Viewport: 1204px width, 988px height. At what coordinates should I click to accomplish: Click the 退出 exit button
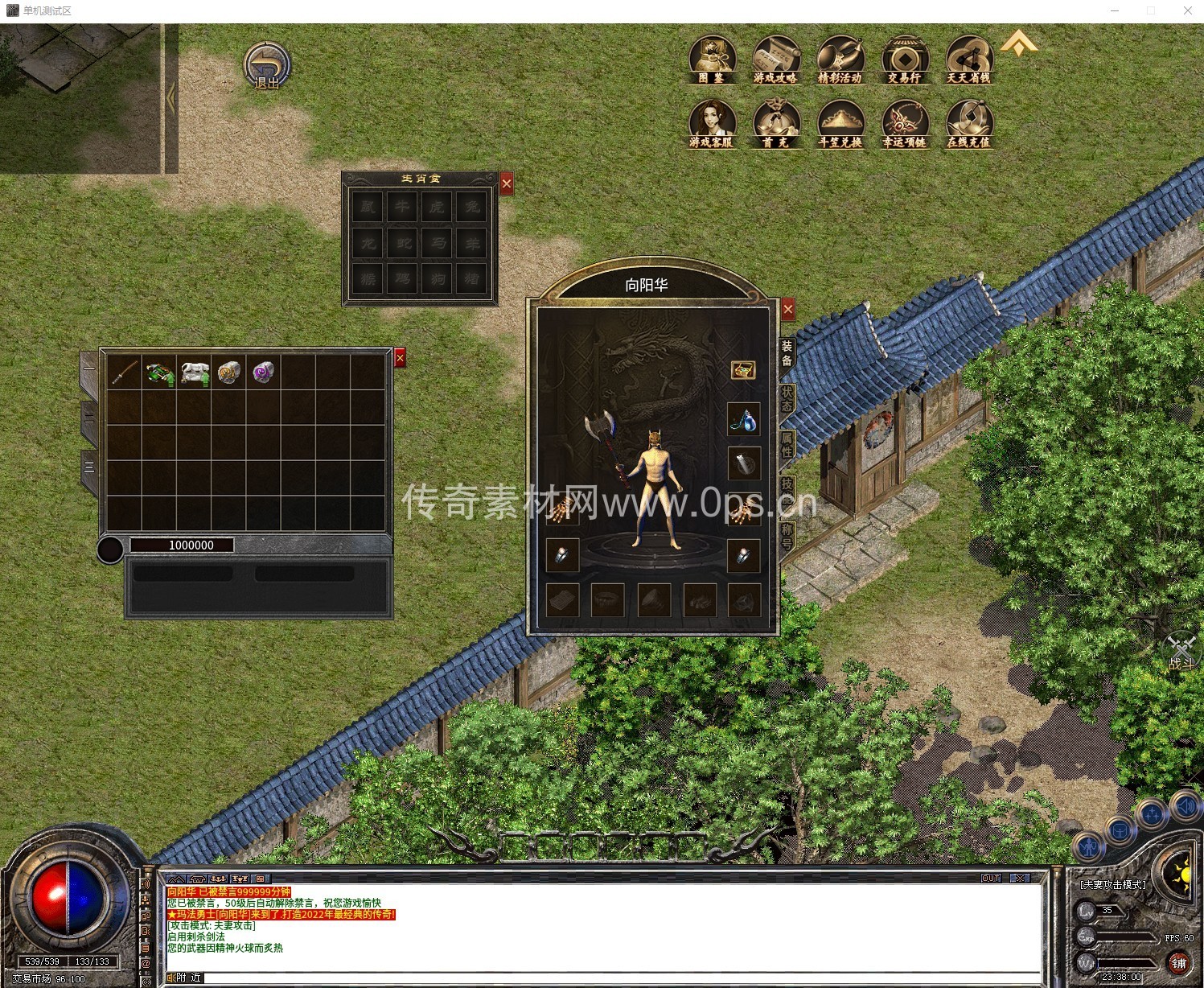[266, 66]
